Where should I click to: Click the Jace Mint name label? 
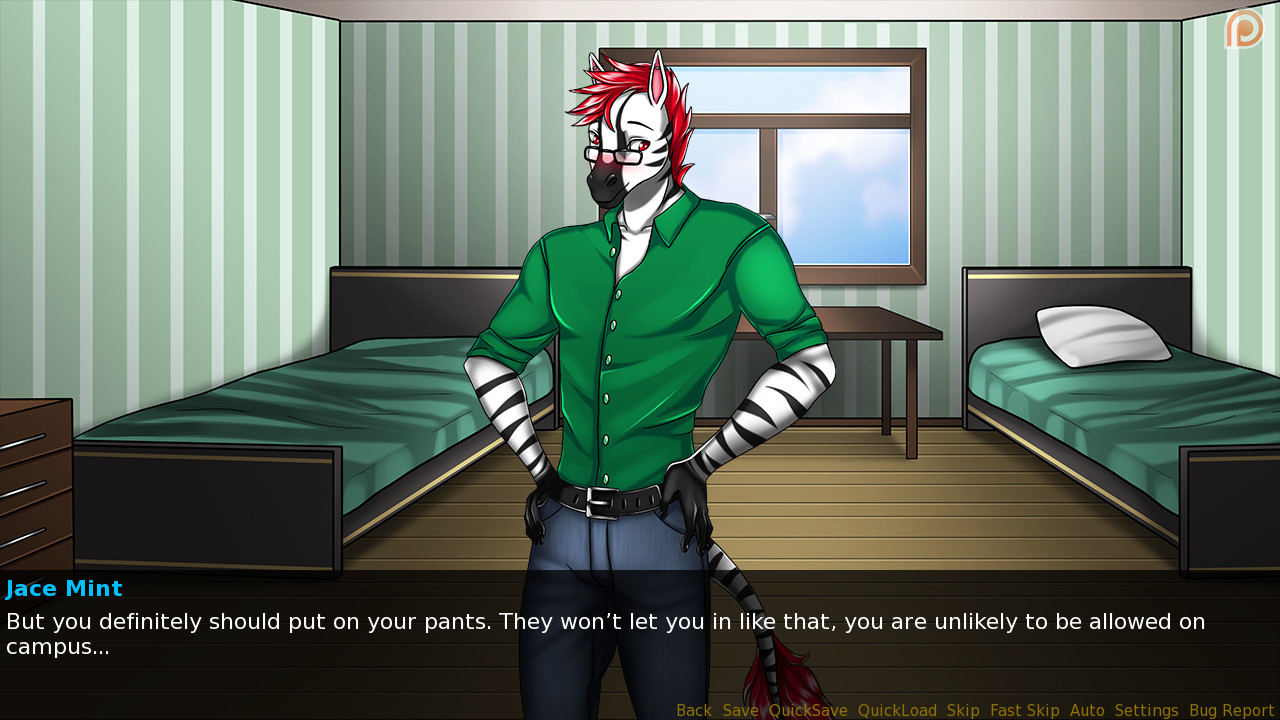point(64,588)
